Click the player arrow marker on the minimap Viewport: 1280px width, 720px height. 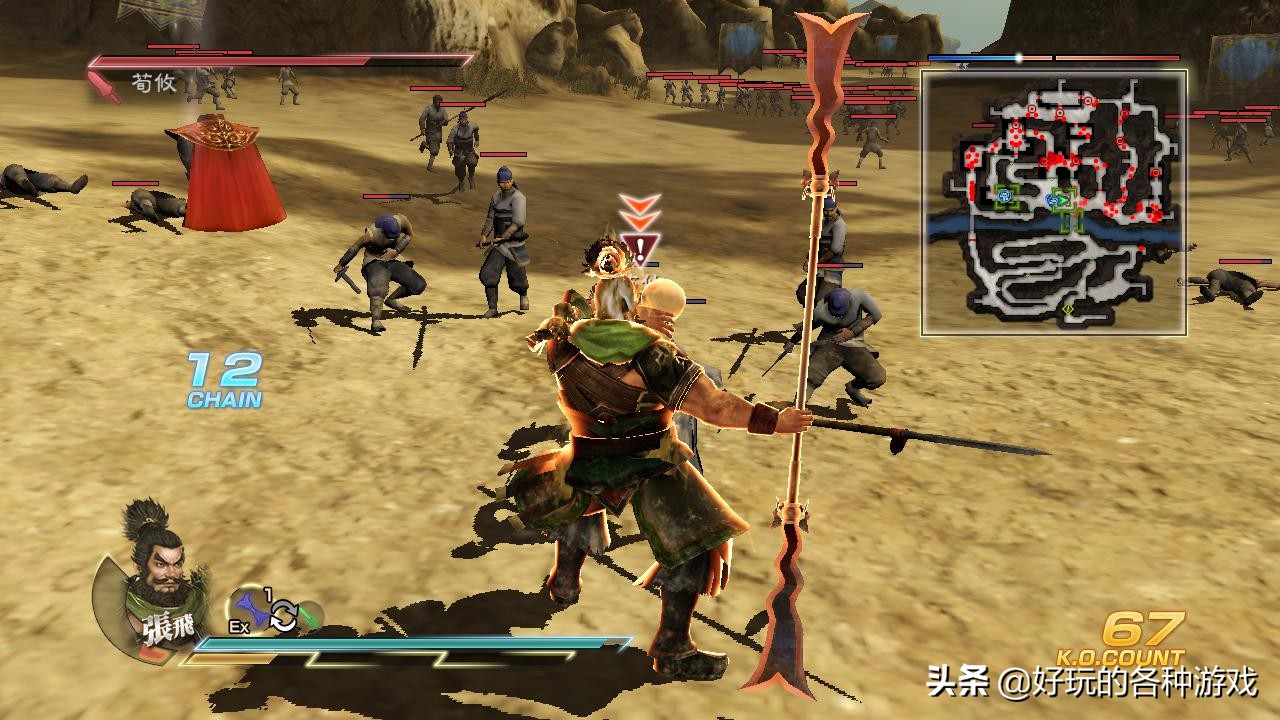pos(1064,200)
